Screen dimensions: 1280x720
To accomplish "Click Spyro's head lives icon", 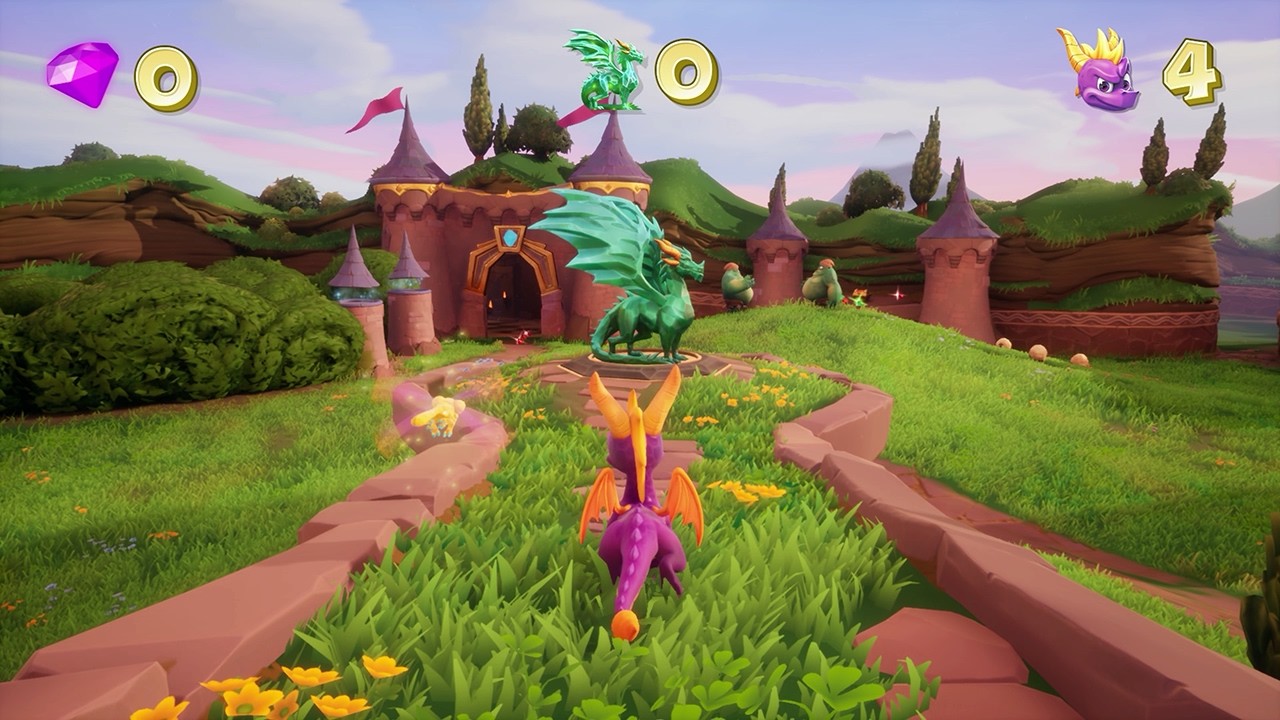I will (x=1099, y=68).
